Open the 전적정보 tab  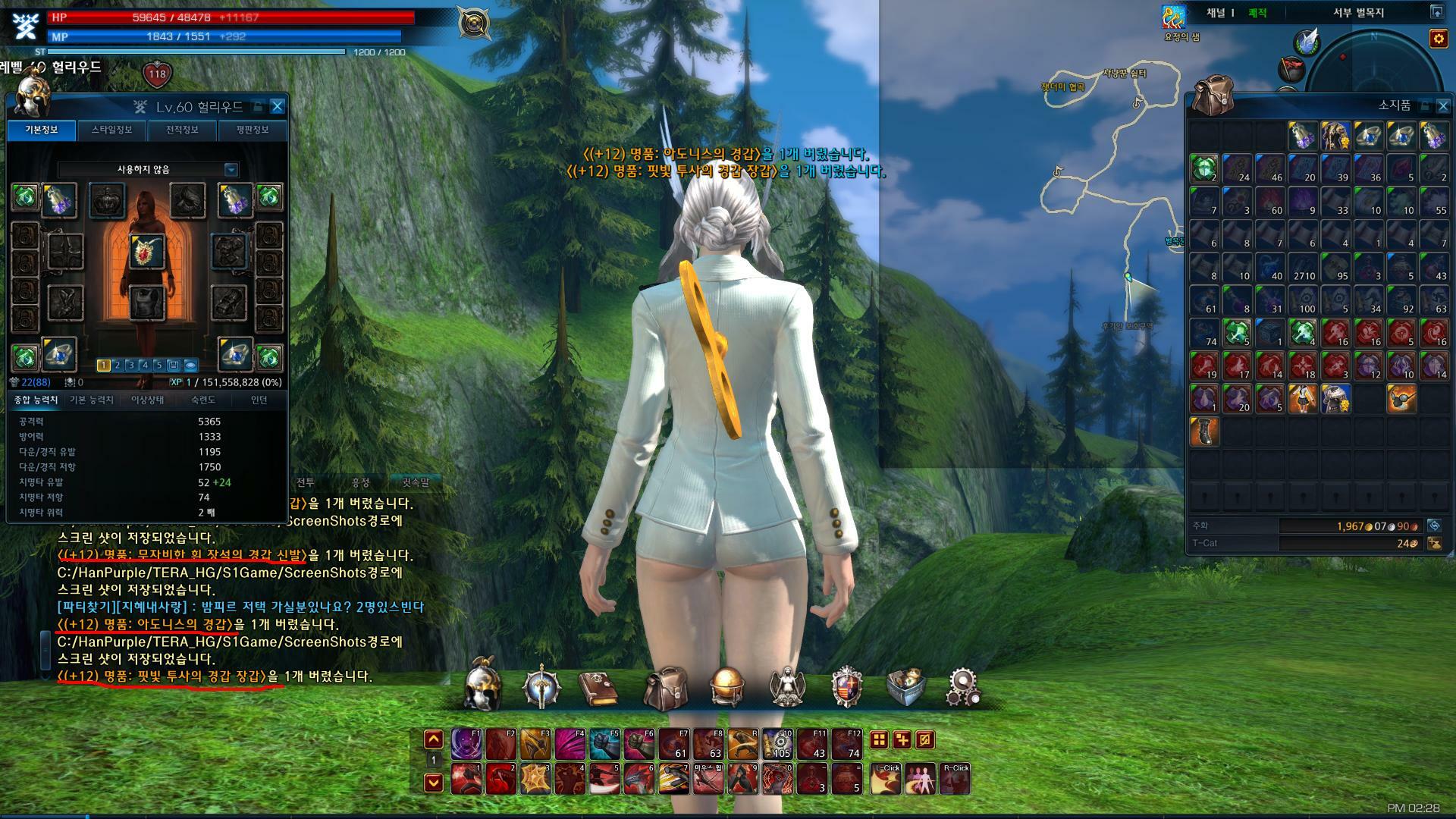[x=182, y=130]
